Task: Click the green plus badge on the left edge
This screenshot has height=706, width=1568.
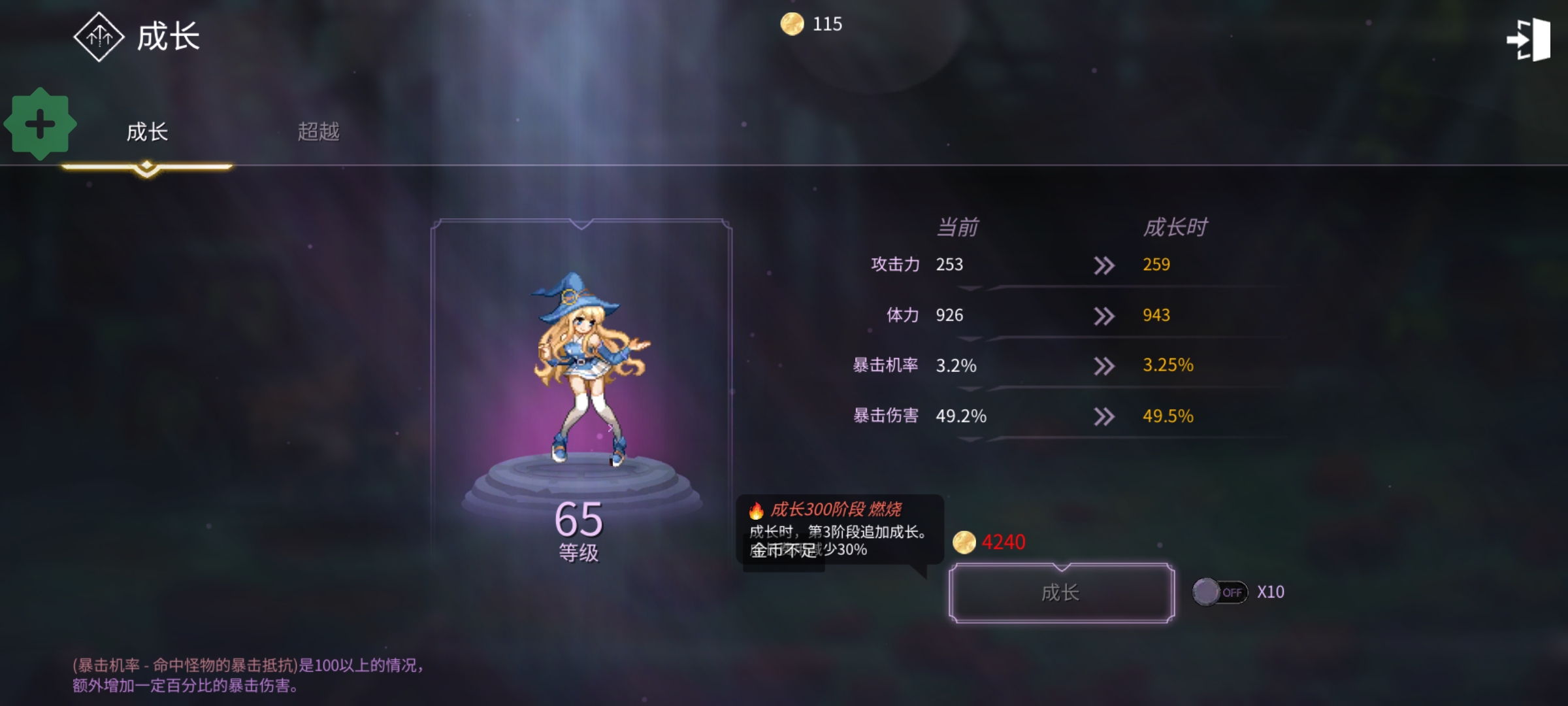Action: coord(41,124)
